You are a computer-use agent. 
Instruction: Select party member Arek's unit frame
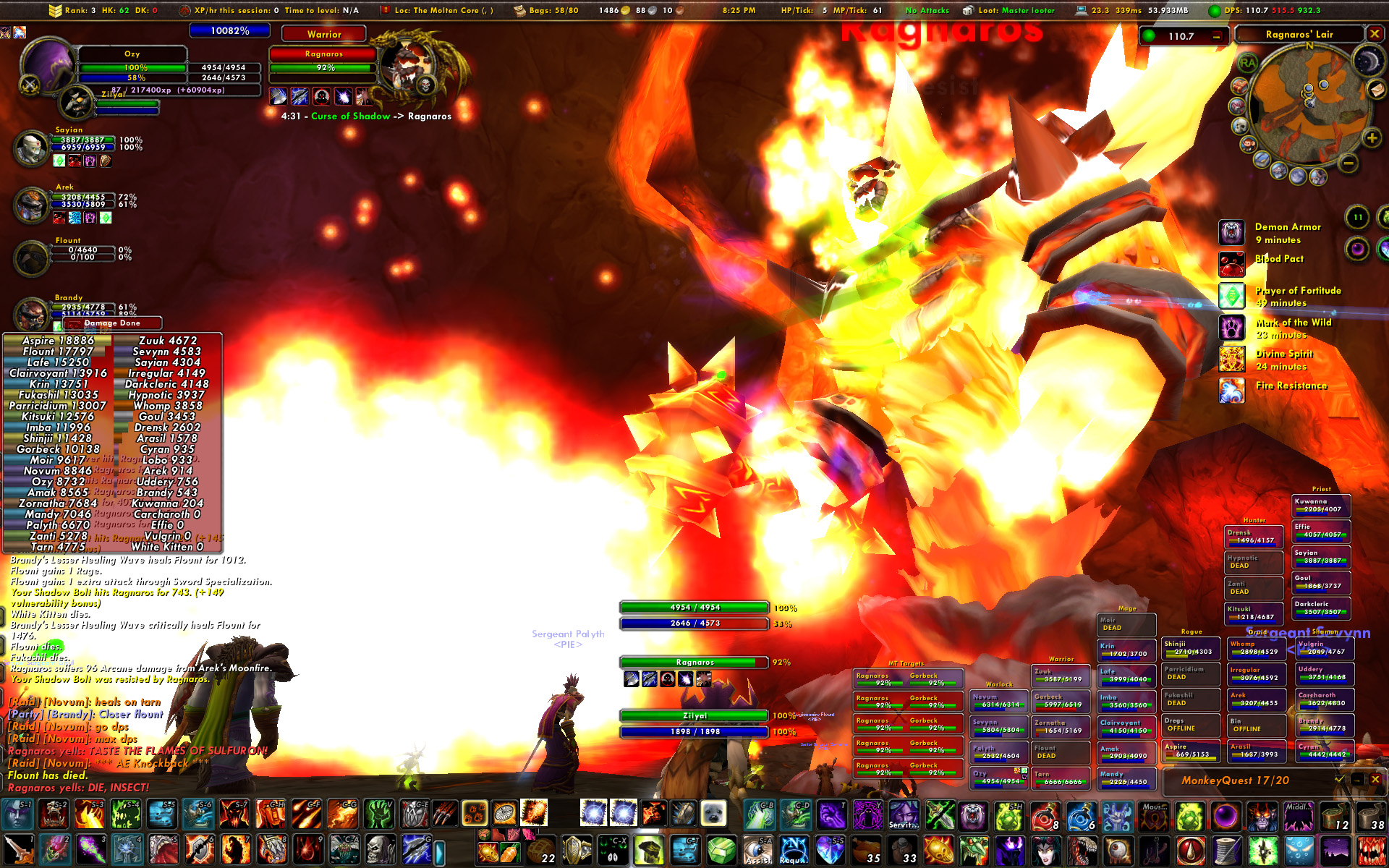32,205
